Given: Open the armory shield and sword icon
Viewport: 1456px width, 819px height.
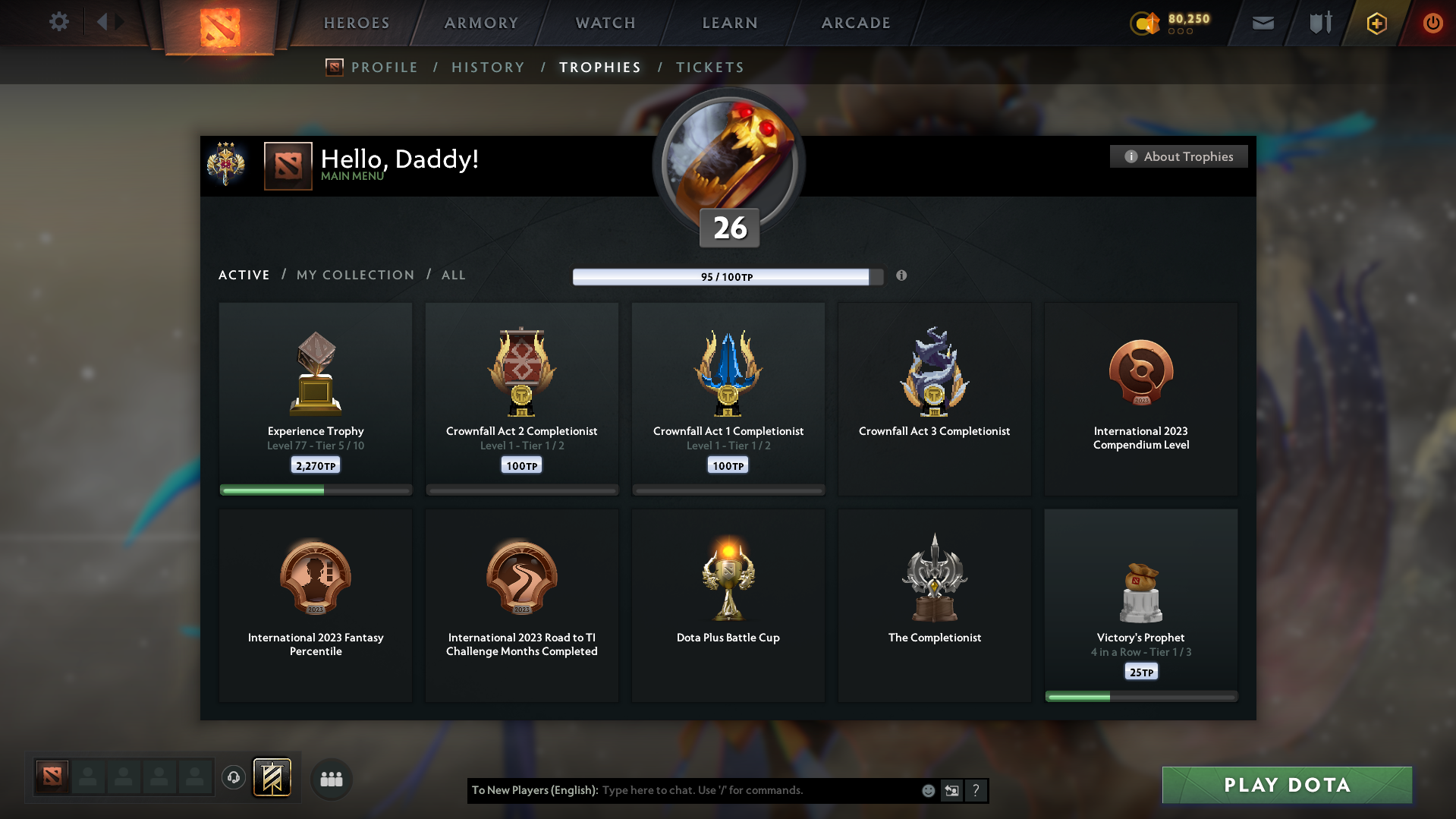Looking at the screenshot, I should (1319, 23).
